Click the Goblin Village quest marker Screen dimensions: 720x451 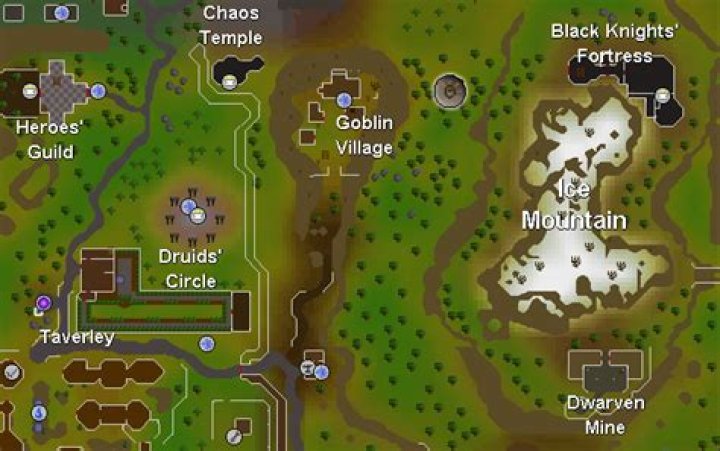pos(344,100)
